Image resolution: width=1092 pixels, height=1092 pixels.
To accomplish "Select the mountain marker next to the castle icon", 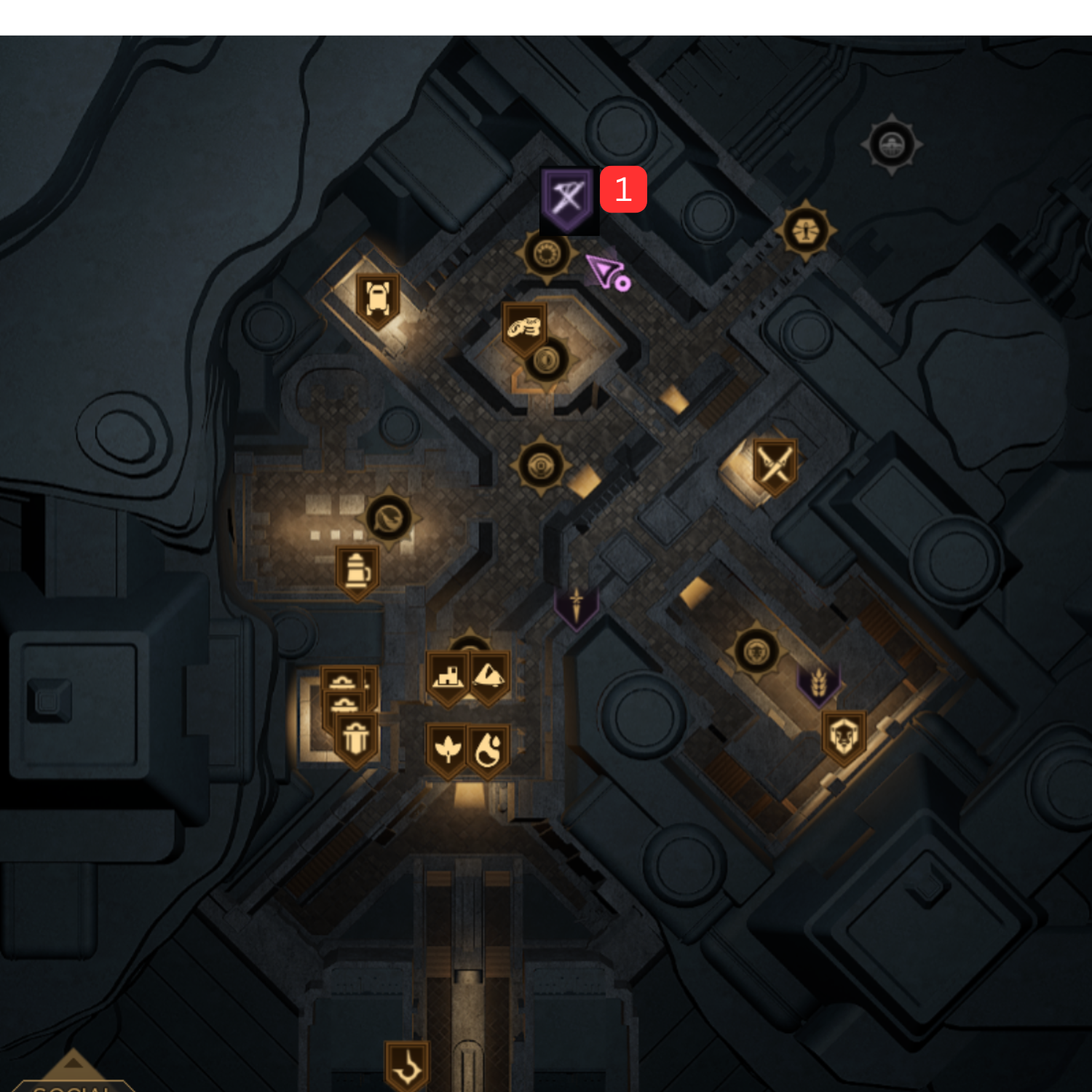I will (489, 676).
